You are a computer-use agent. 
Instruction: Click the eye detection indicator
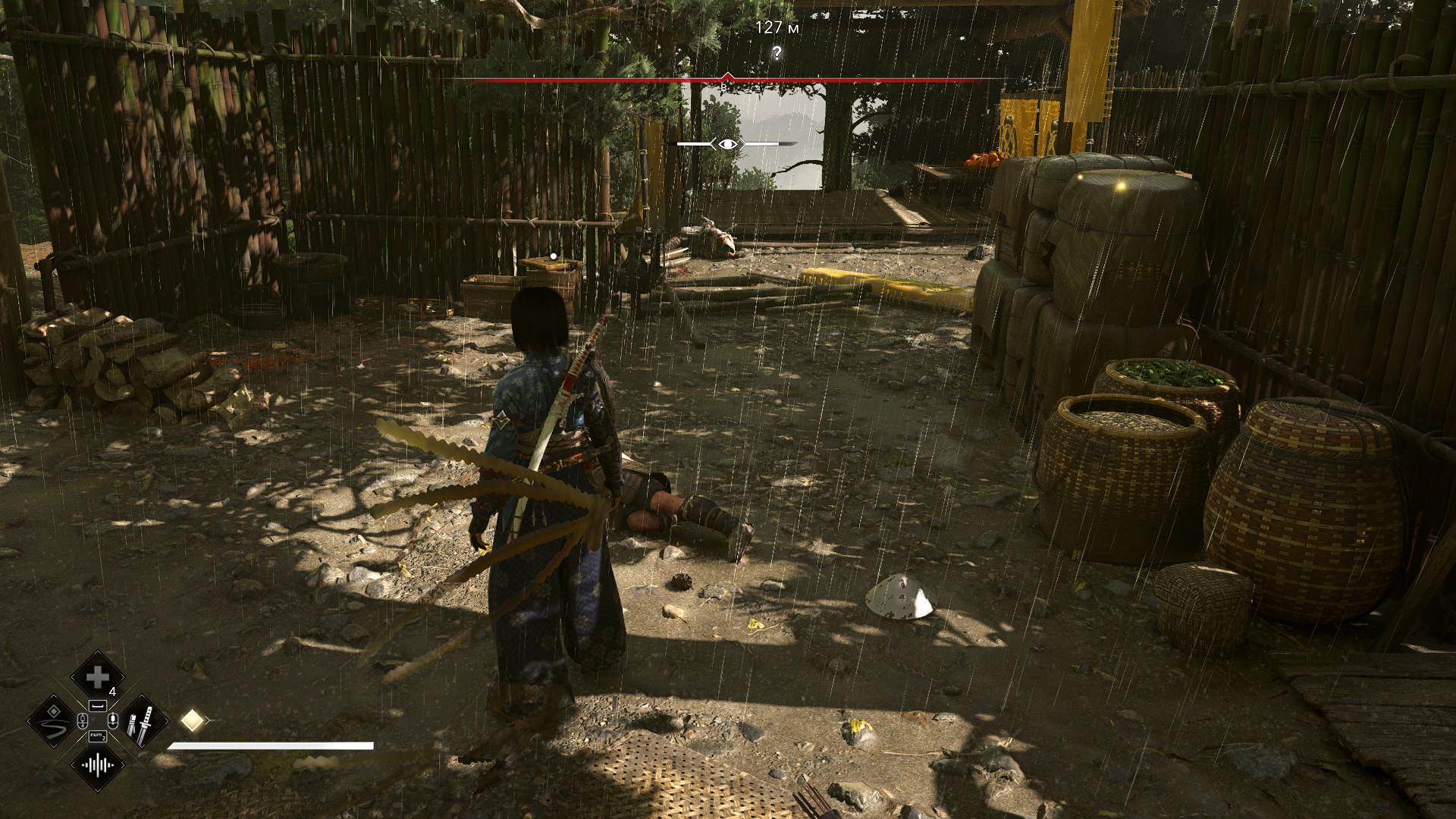(x=727, y=144)
